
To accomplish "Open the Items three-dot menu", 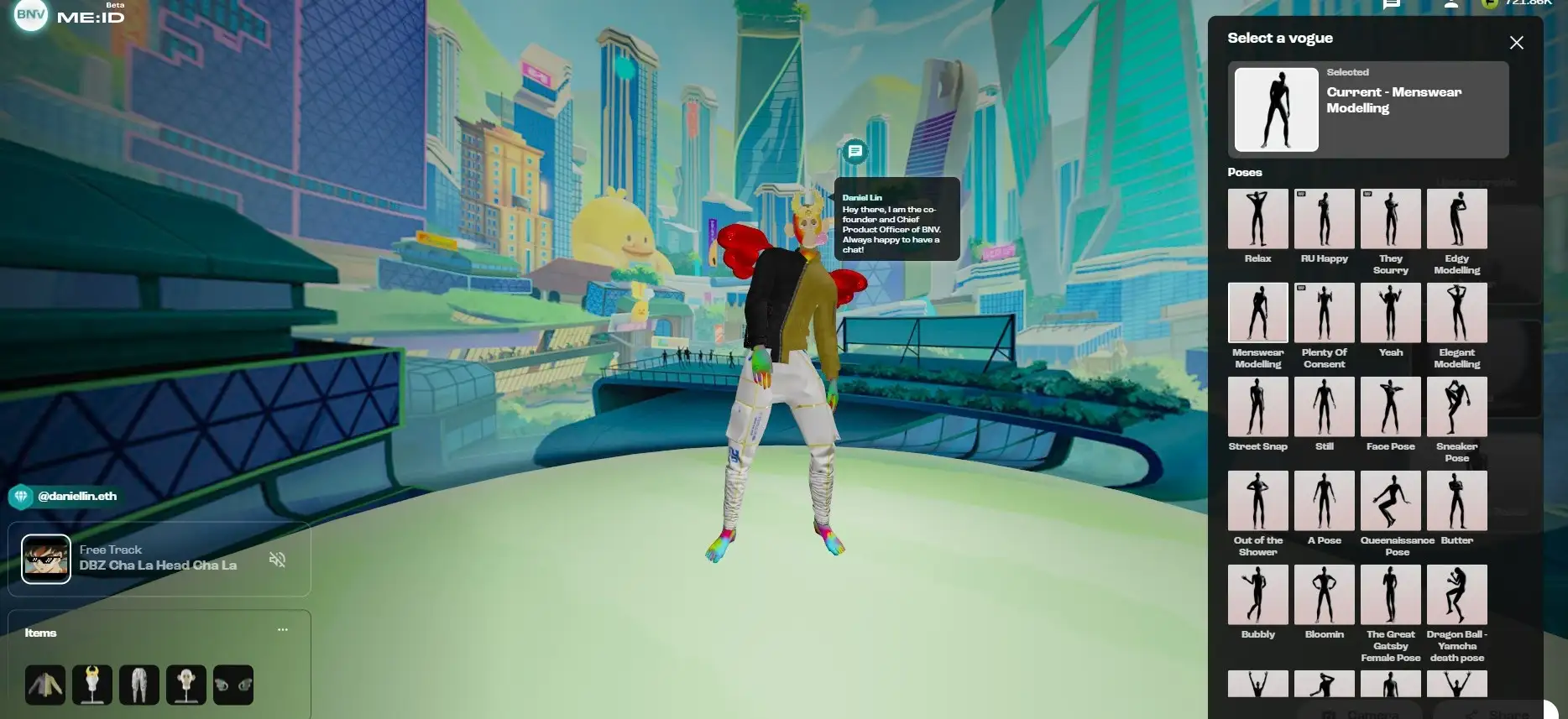I will point(283,629).
